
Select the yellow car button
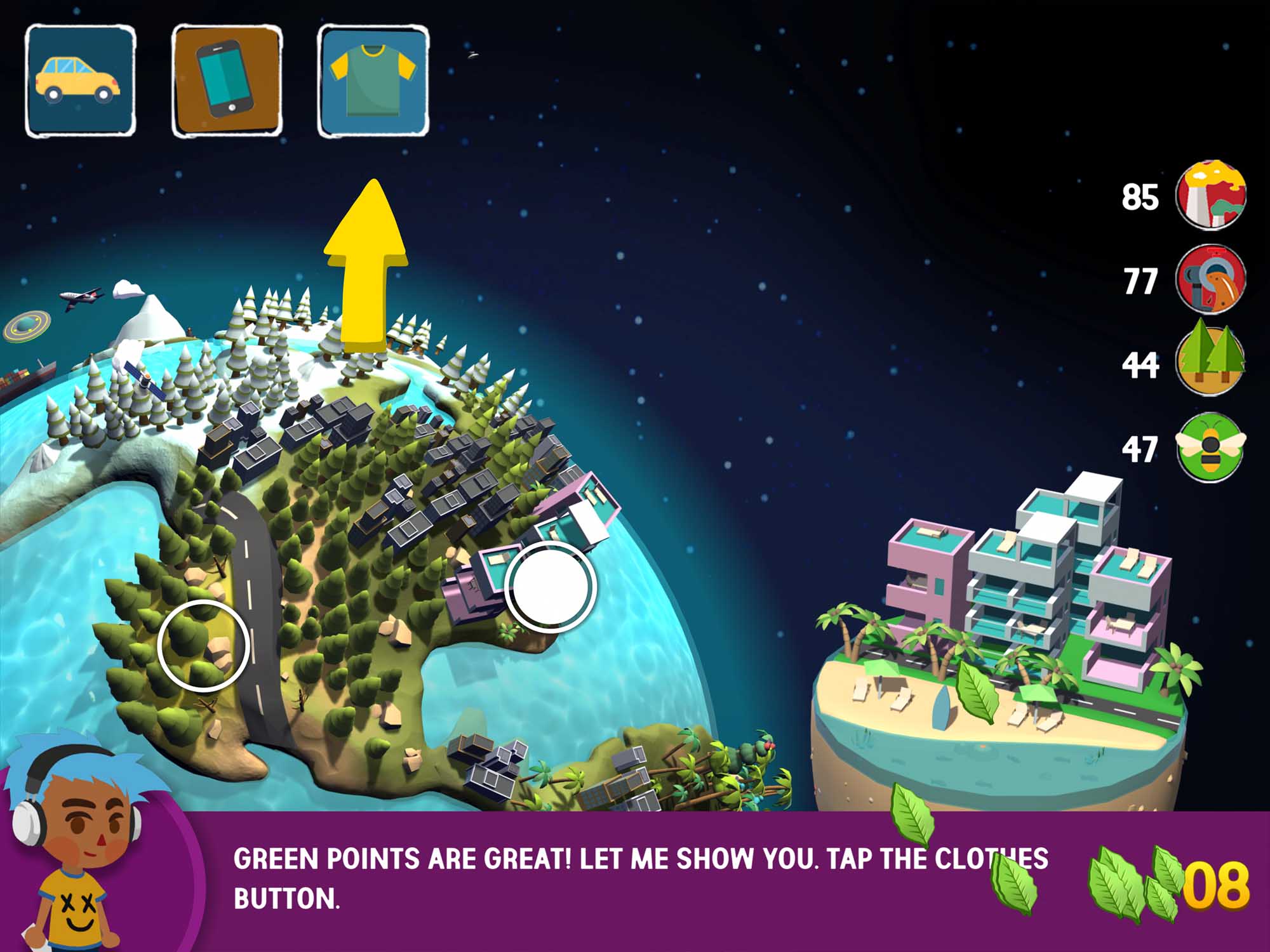pyautogui.click(x=80, y=81)
